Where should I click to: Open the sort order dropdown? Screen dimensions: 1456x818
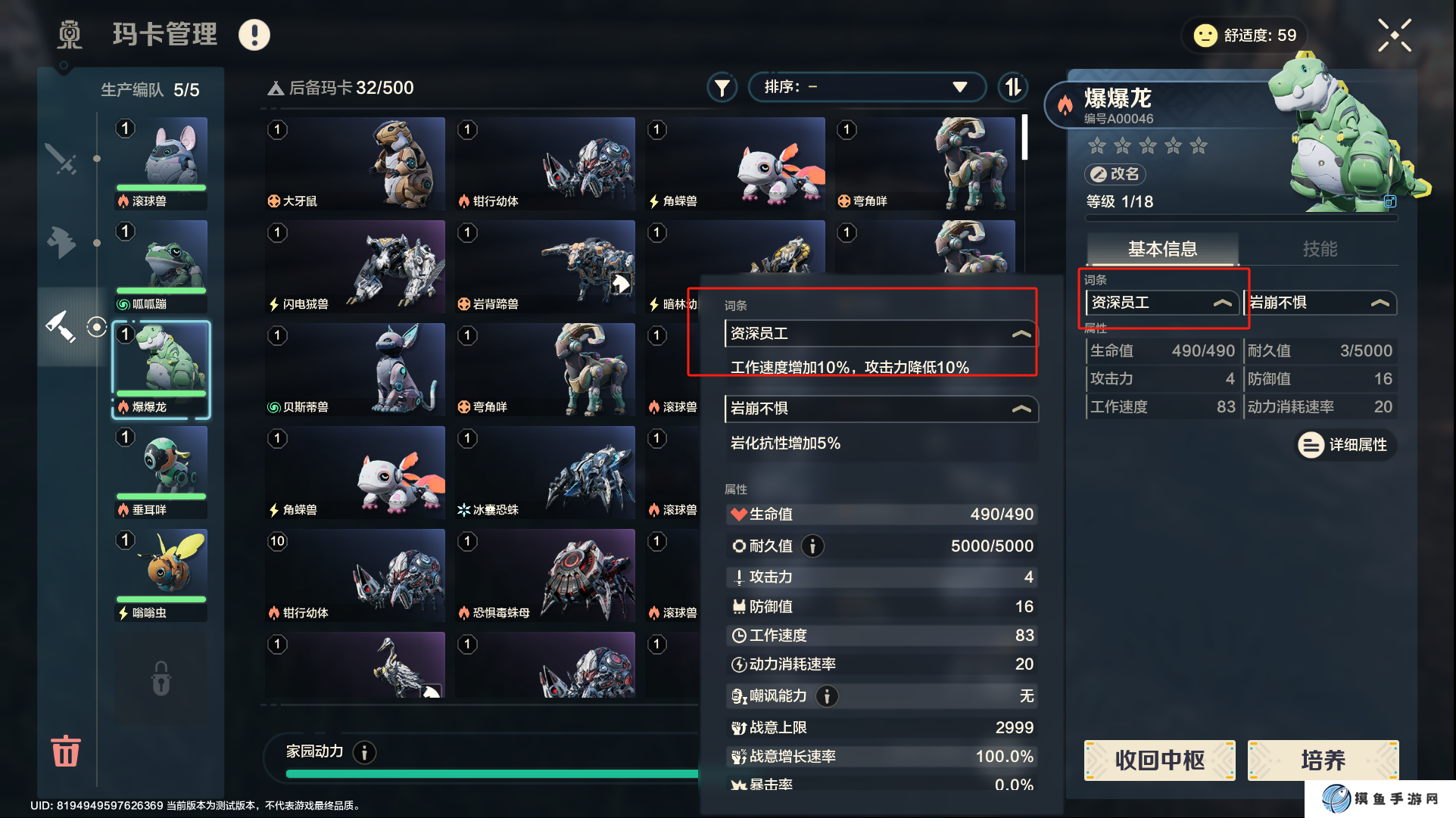coord(866,87)
